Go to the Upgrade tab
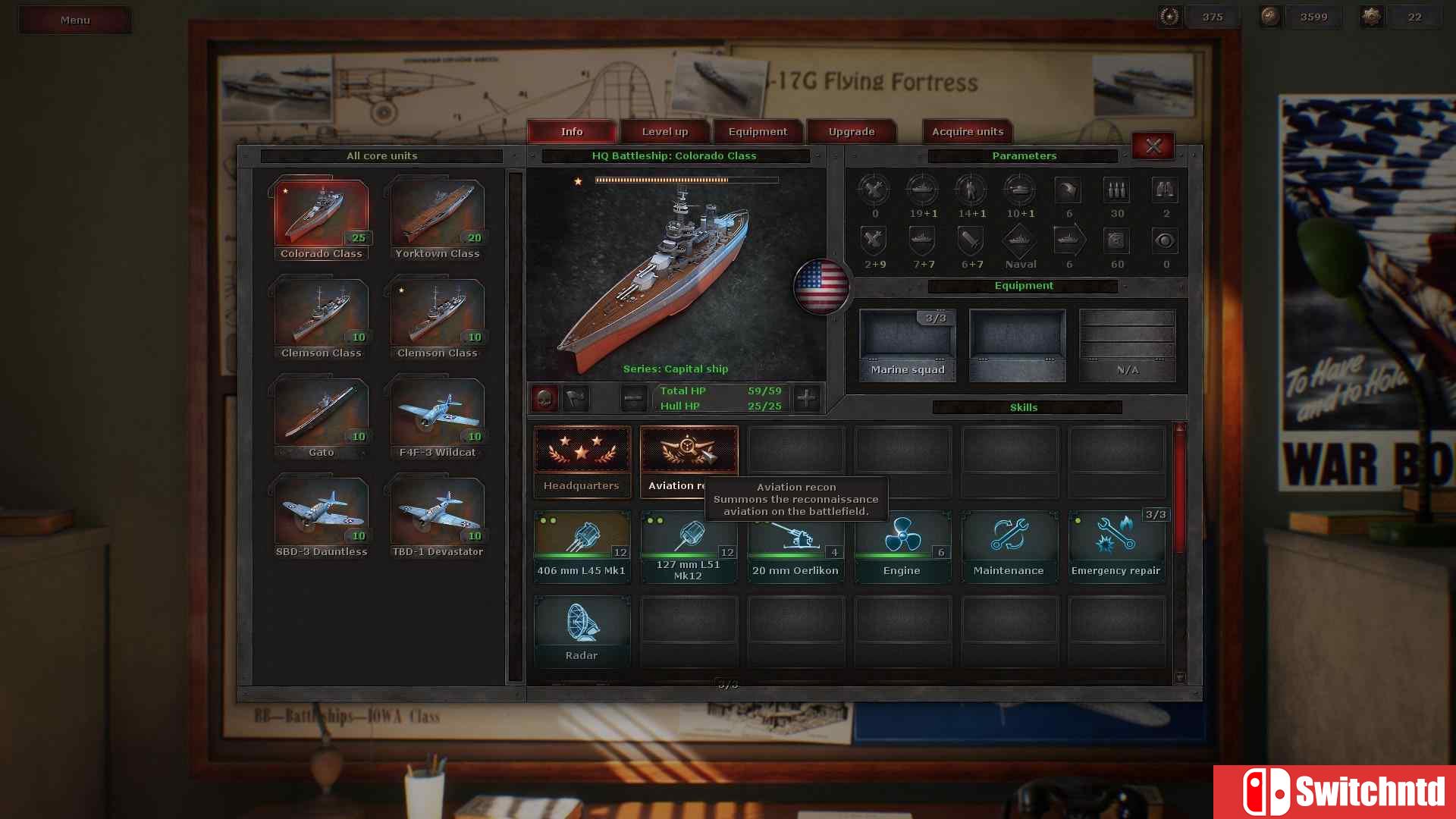 pos(851,131)
